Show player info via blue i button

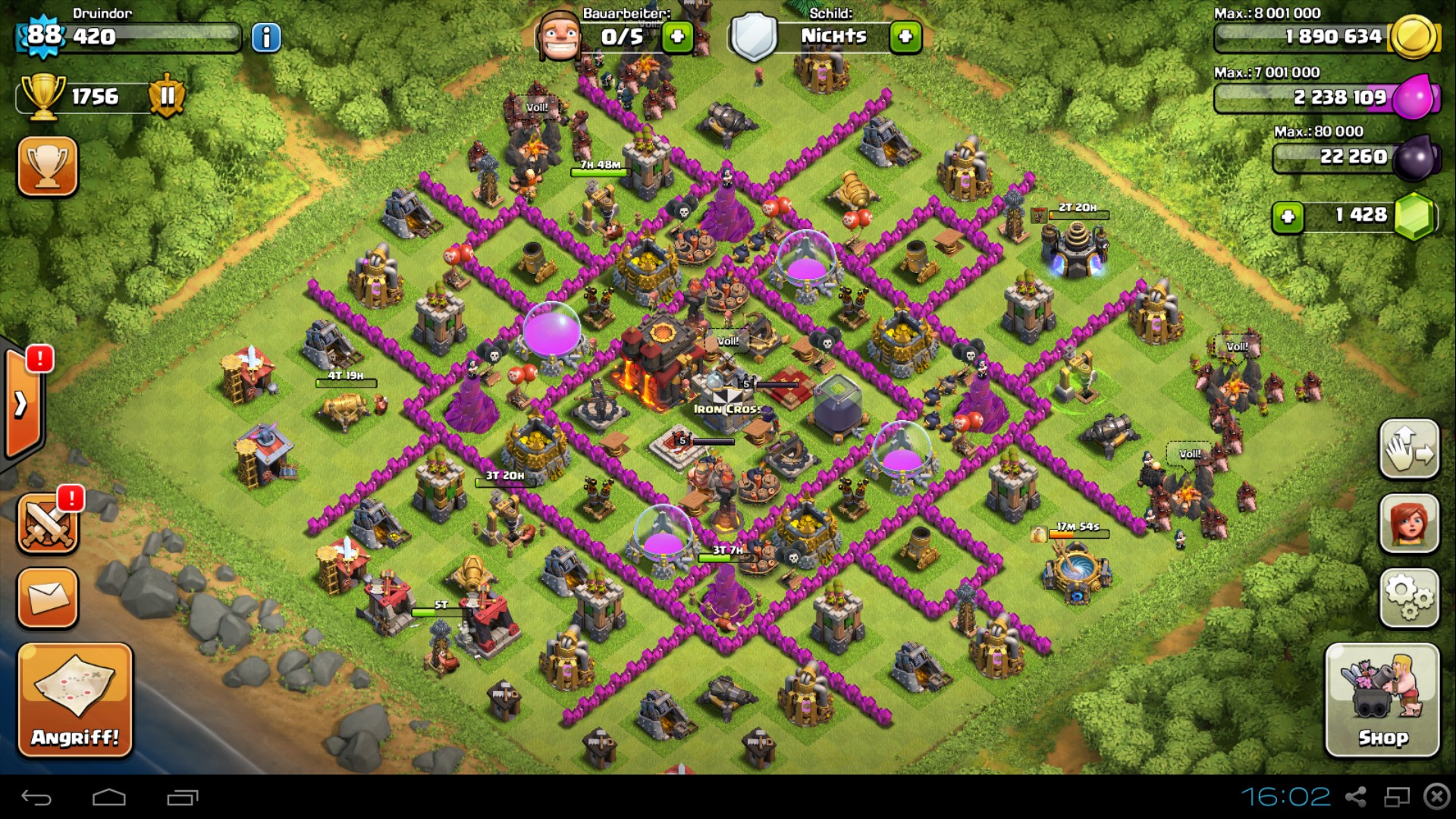(266, 37)
